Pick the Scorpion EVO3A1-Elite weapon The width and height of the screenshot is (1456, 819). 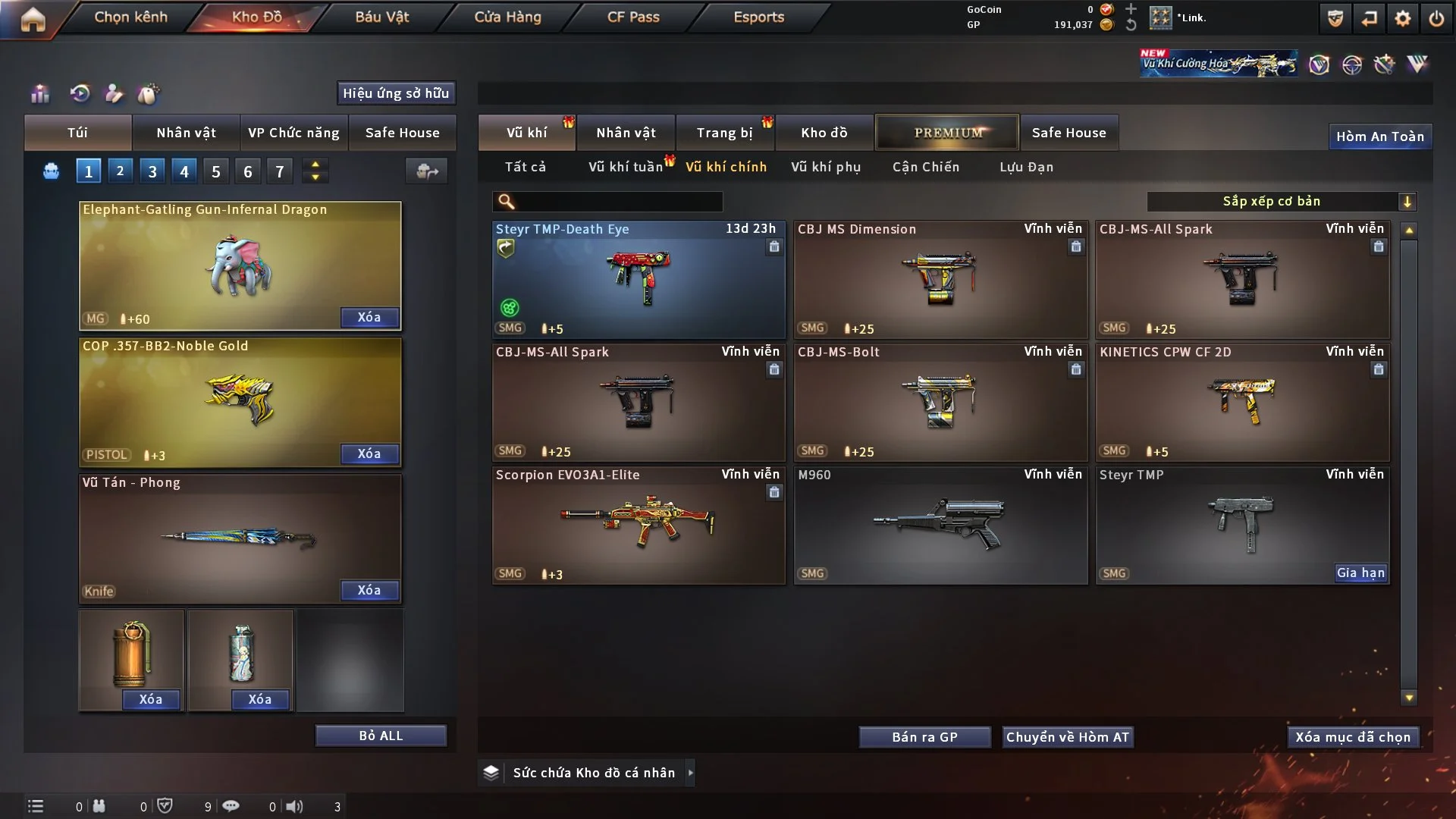point(638,525)
